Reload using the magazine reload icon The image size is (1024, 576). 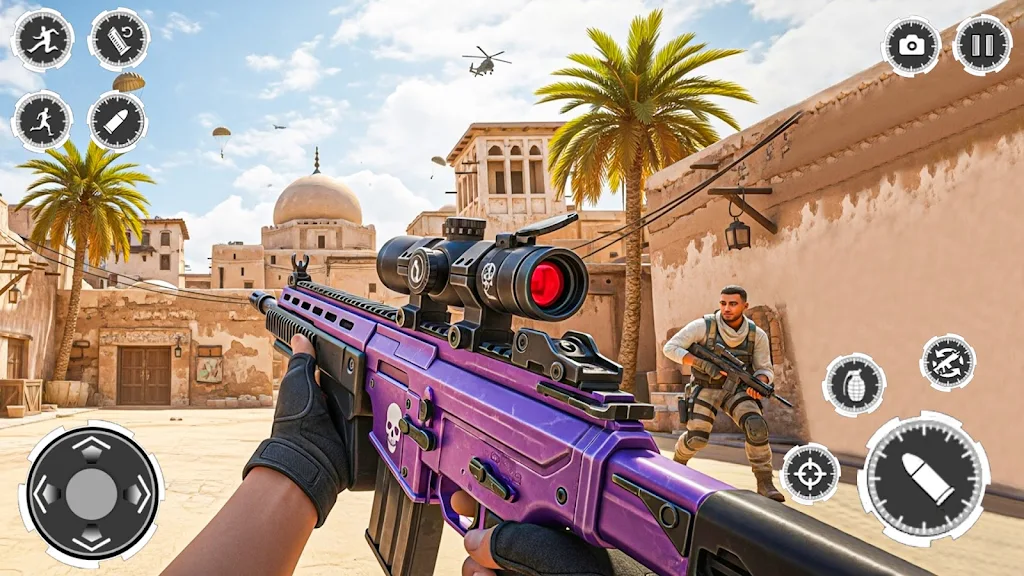[119, 40]
